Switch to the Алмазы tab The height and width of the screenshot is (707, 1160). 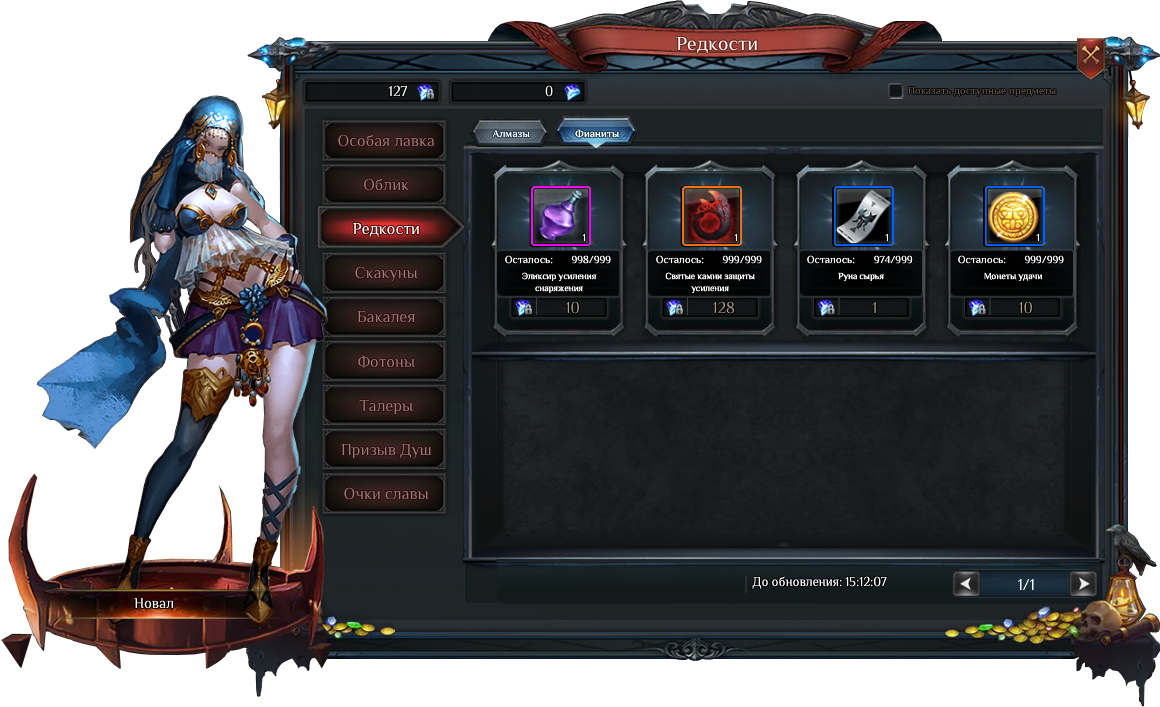pyautogui.click(x=510, y=133)
